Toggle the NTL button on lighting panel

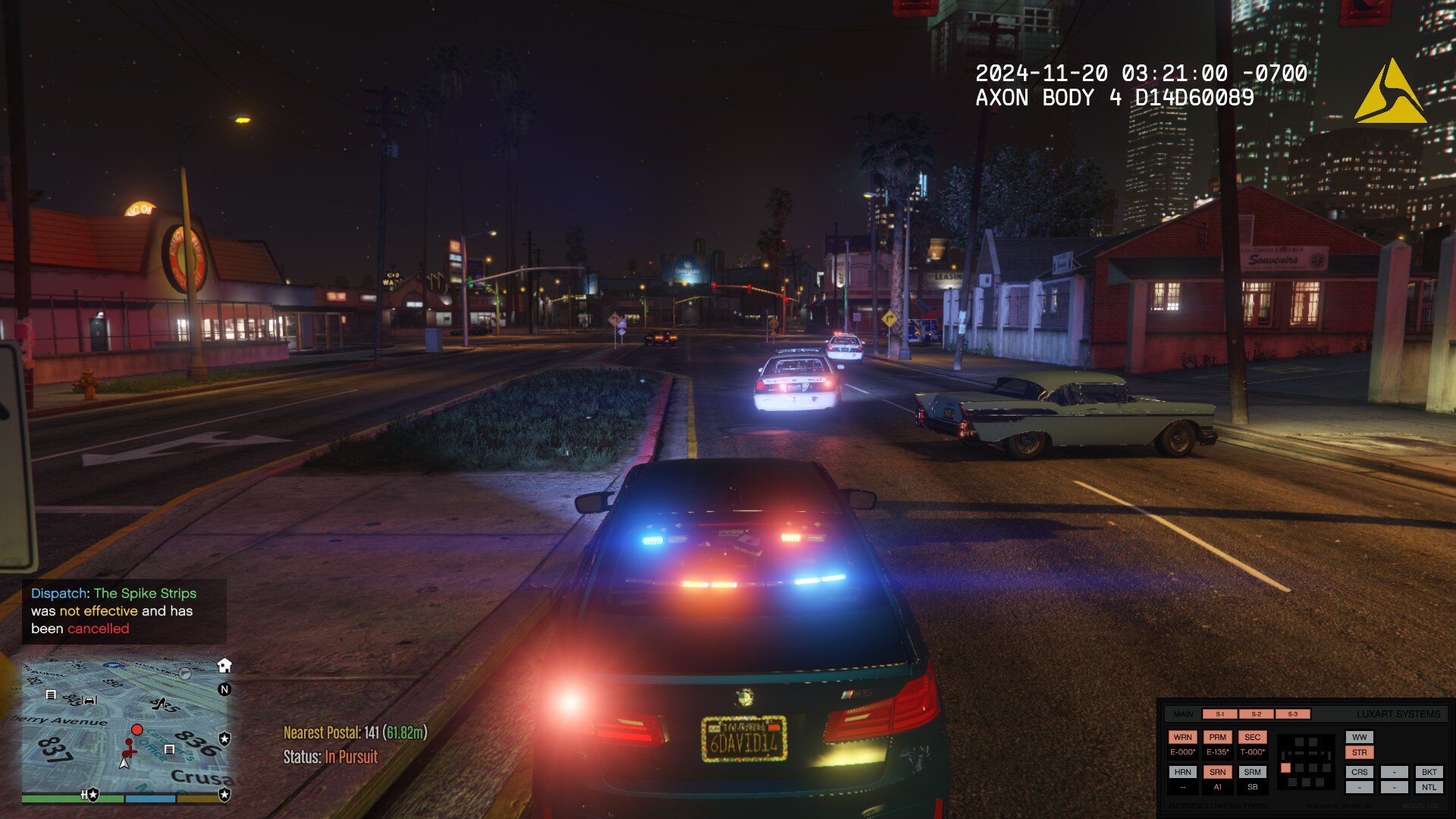click(x=1429, y=787)
